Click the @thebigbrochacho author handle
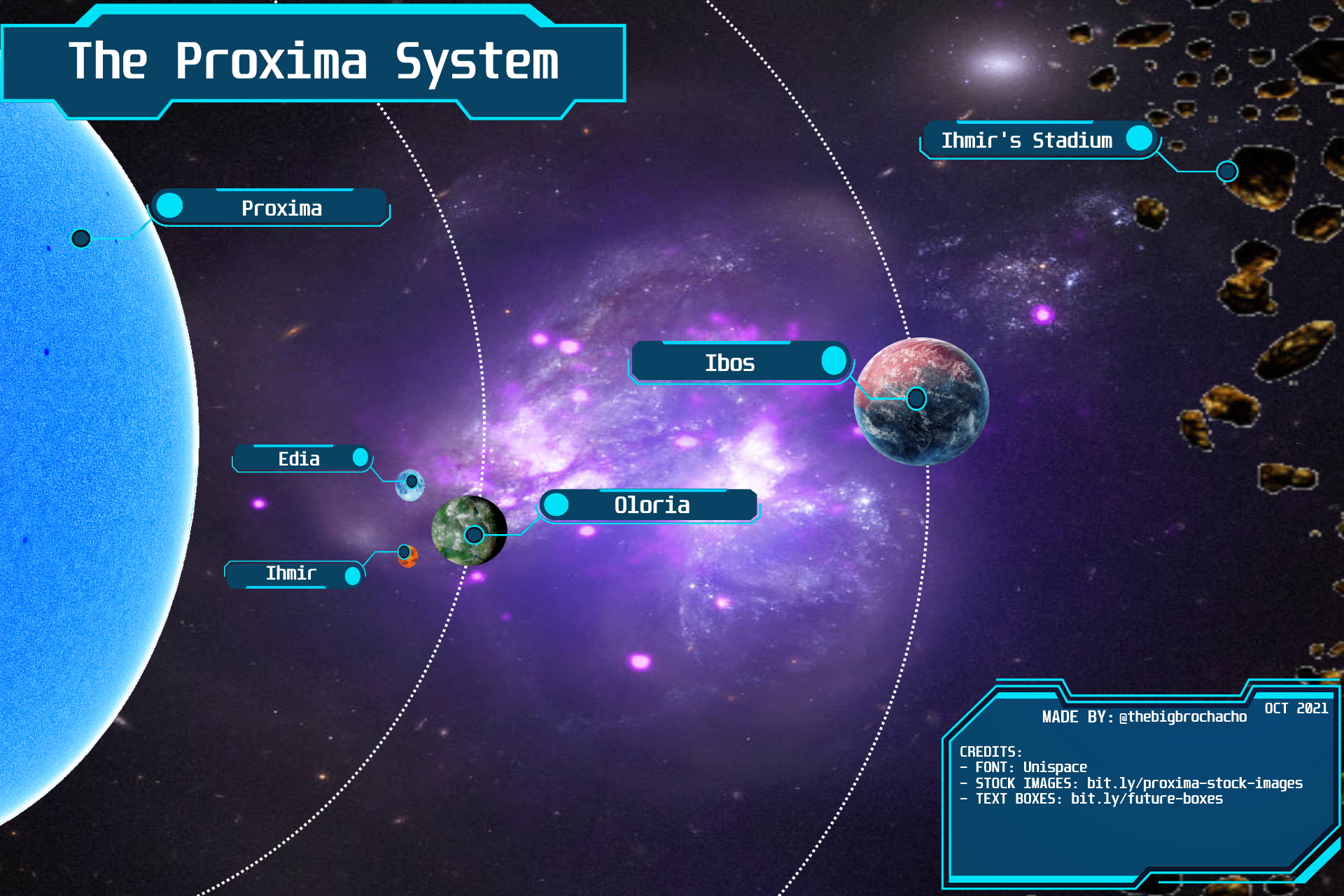 click(x=1183, y=717)
